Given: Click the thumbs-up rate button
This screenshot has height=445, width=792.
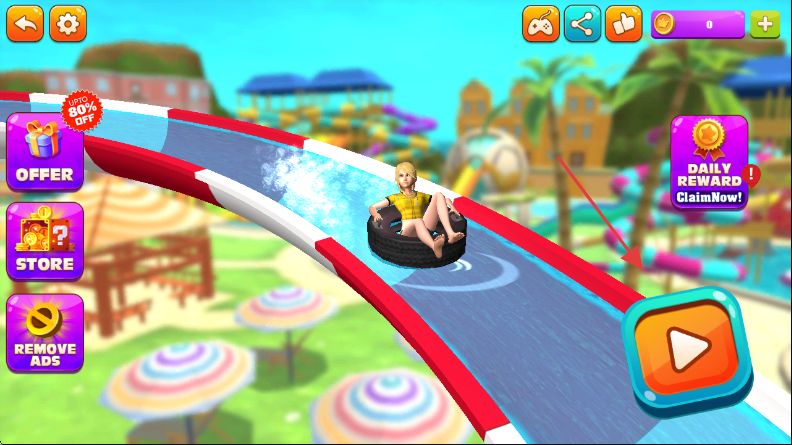Looking at the screenshot, I should (x=623, y=24).
